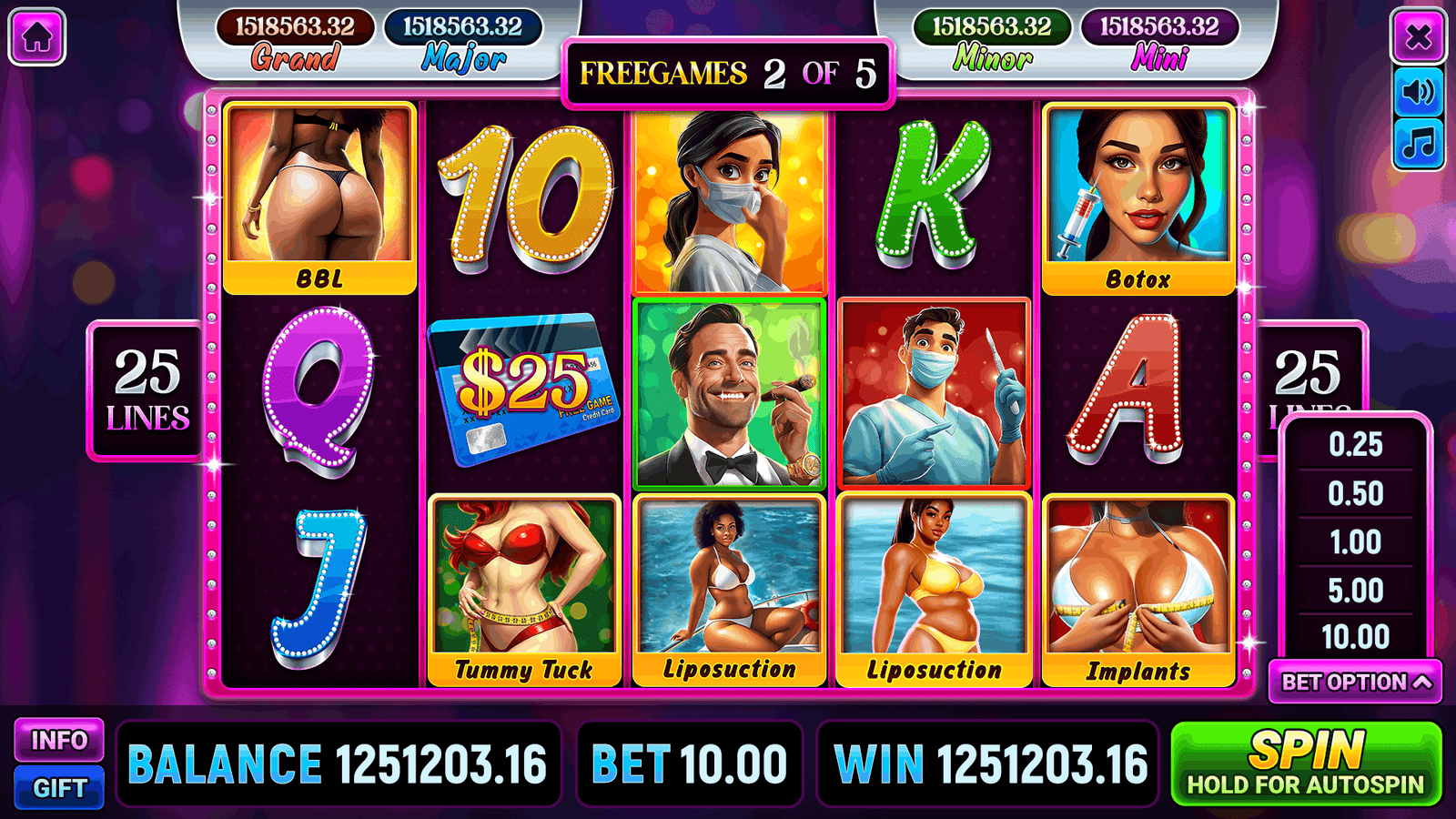Collapse the BET OPTION list
The image size is (1456, 819).
[x=1355, y=682]
